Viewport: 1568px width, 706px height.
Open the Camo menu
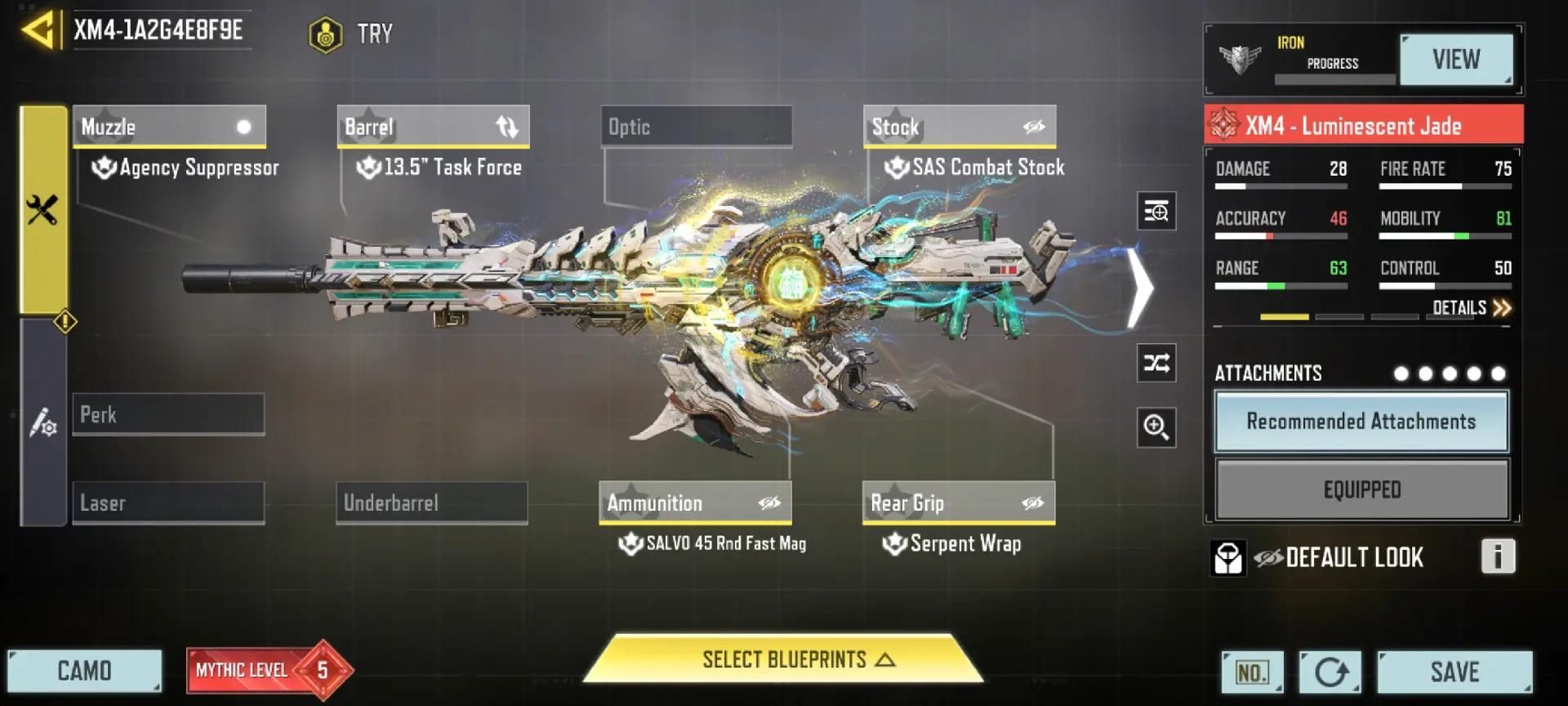(x=84, y=671)
